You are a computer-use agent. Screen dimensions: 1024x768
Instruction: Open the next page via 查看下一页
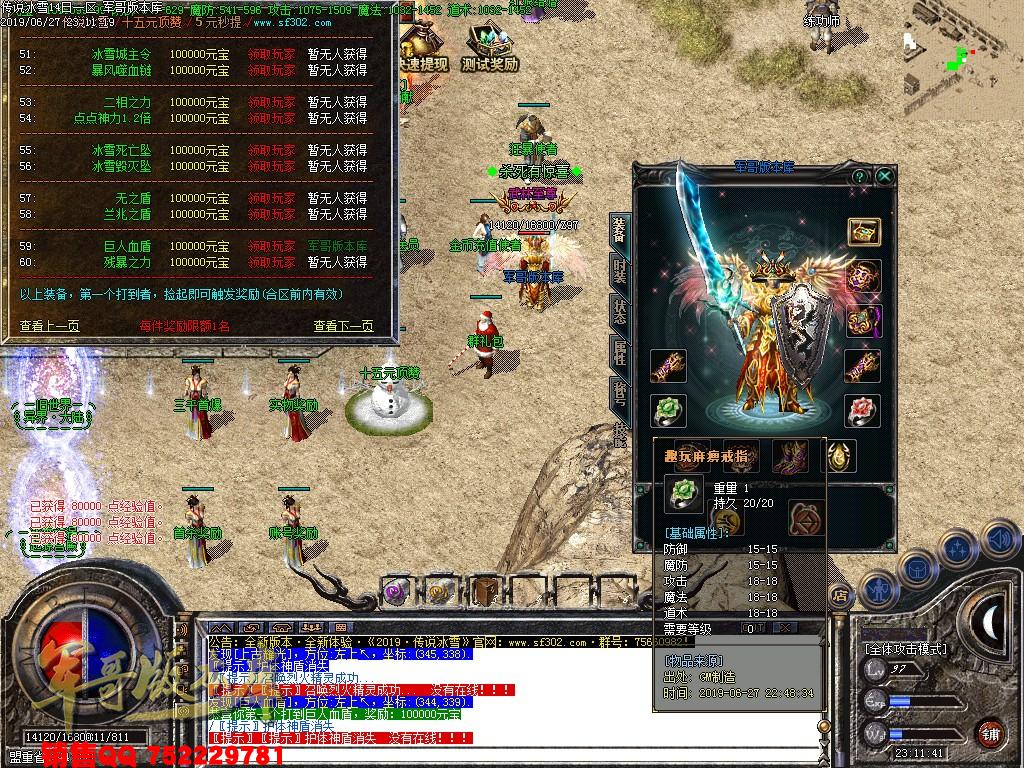[343, 326]
